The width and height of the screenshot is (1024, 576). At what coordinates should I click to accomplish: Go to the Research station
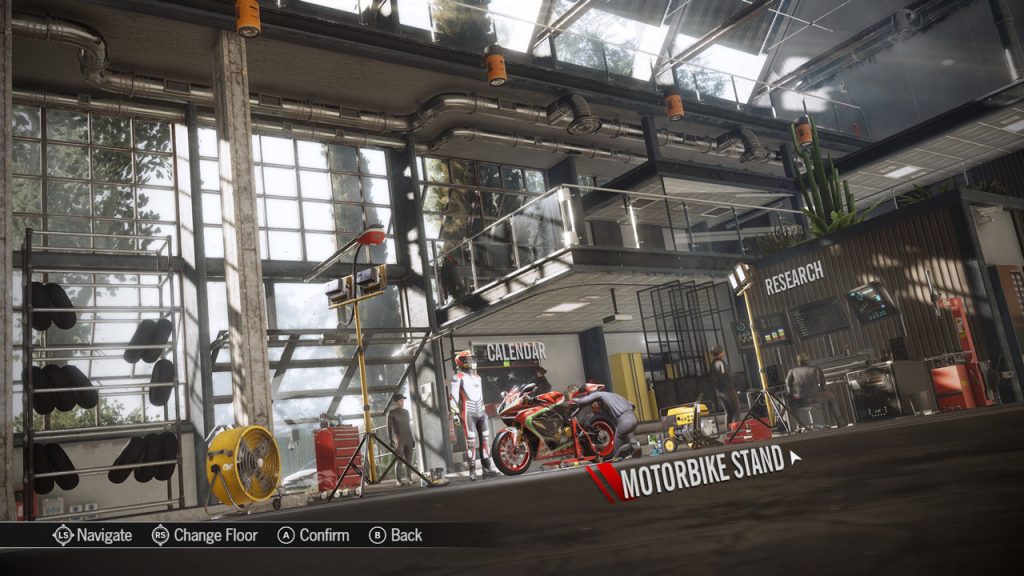coord(794,276)
